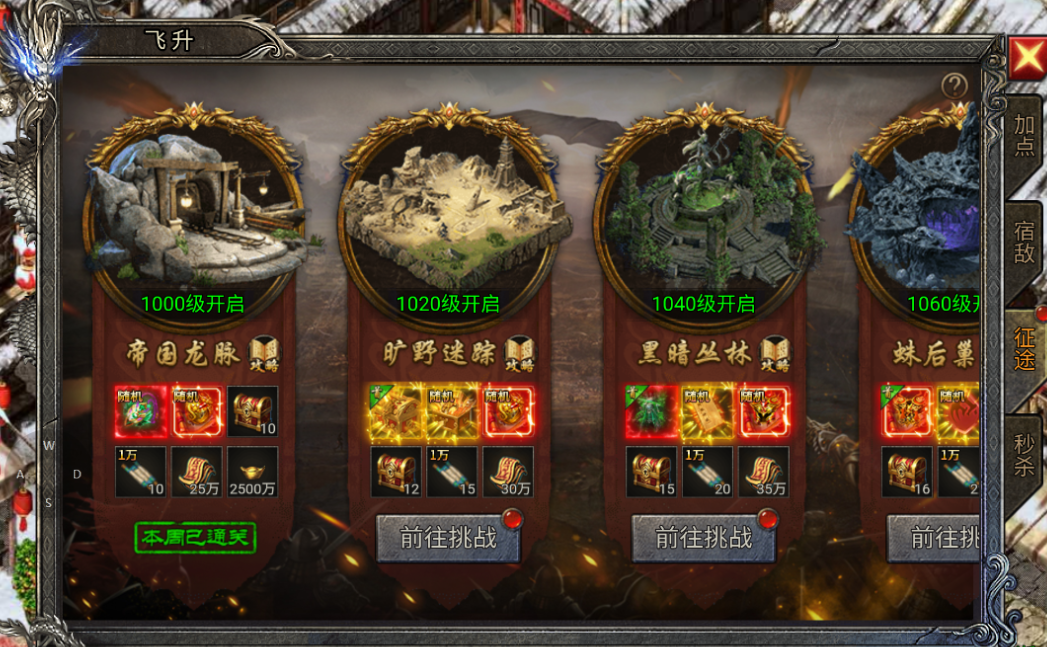Inspect the 2500万 gold ingot reward
Viewport: 1047px width, 647px height.
point(253,472)
